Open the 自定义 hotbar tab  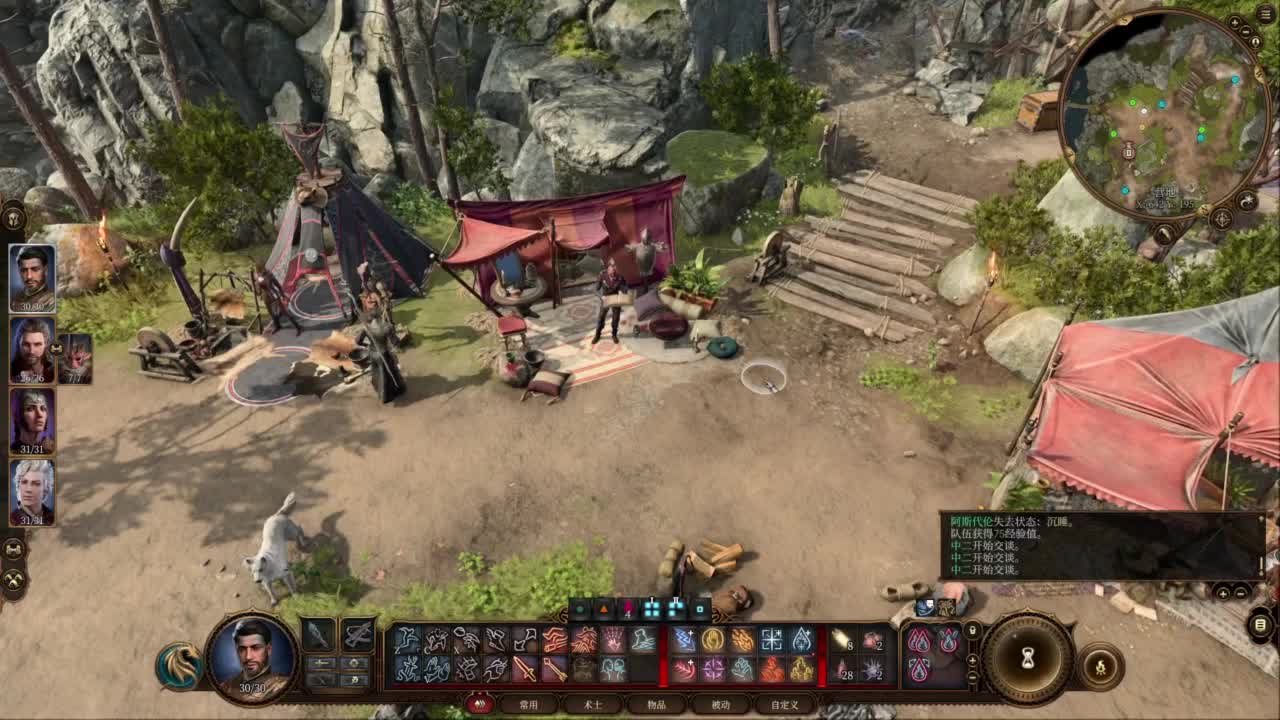[x=784, y=705]
